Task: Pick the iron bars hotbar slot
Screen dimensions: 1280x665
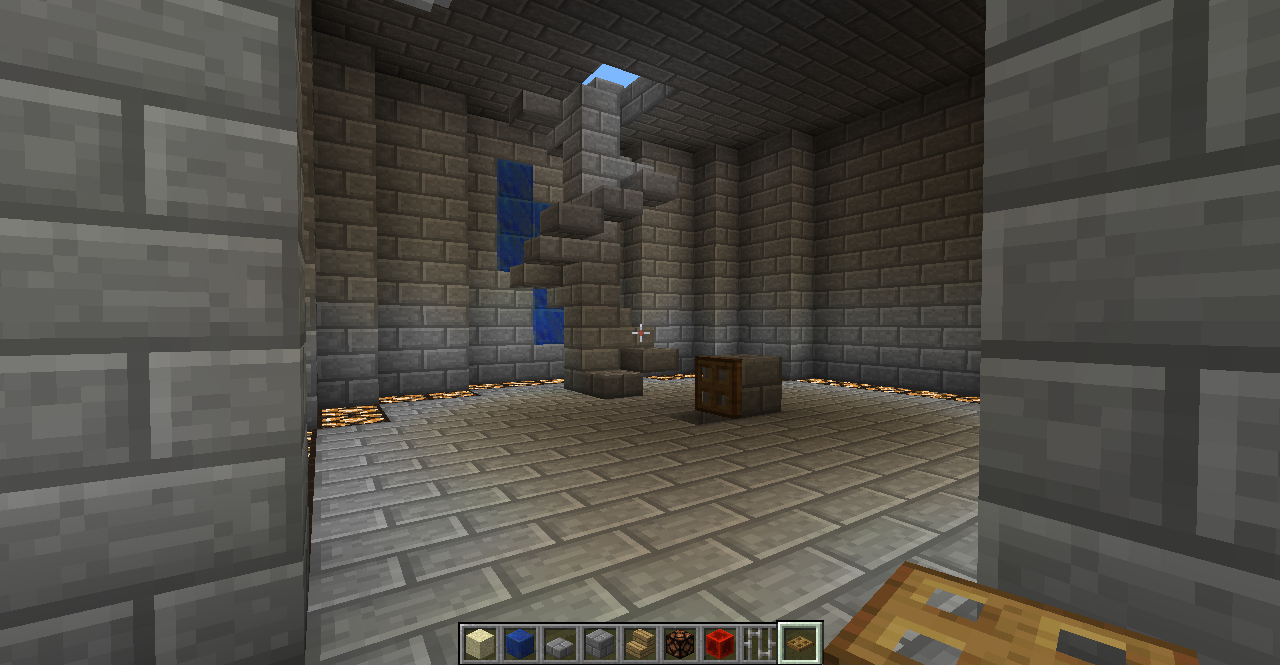Action: pyautogui.click(x=760, y=643)
